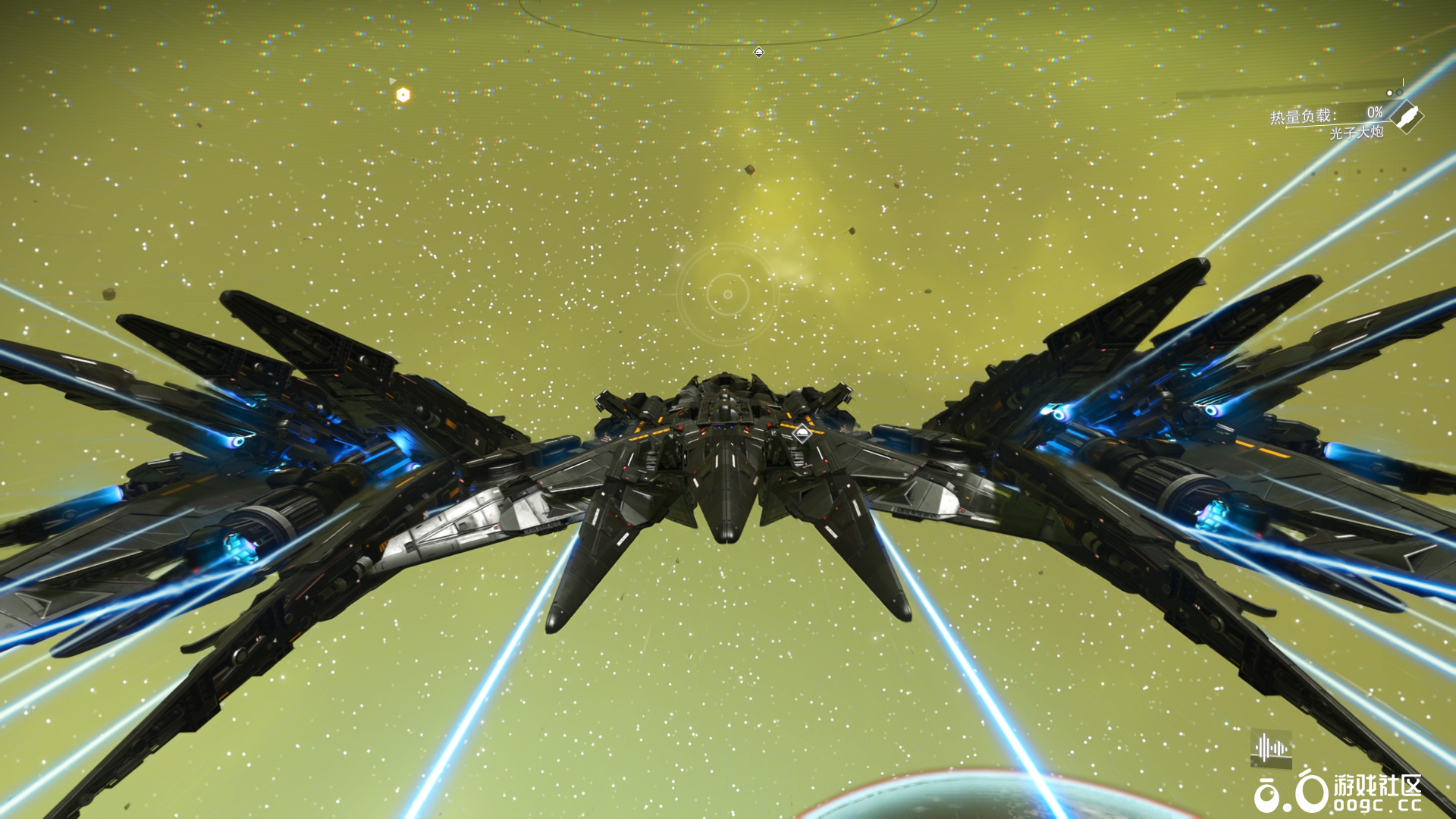
Task: Select the photon cannon weapon icon
Action: coord(1407,118)
